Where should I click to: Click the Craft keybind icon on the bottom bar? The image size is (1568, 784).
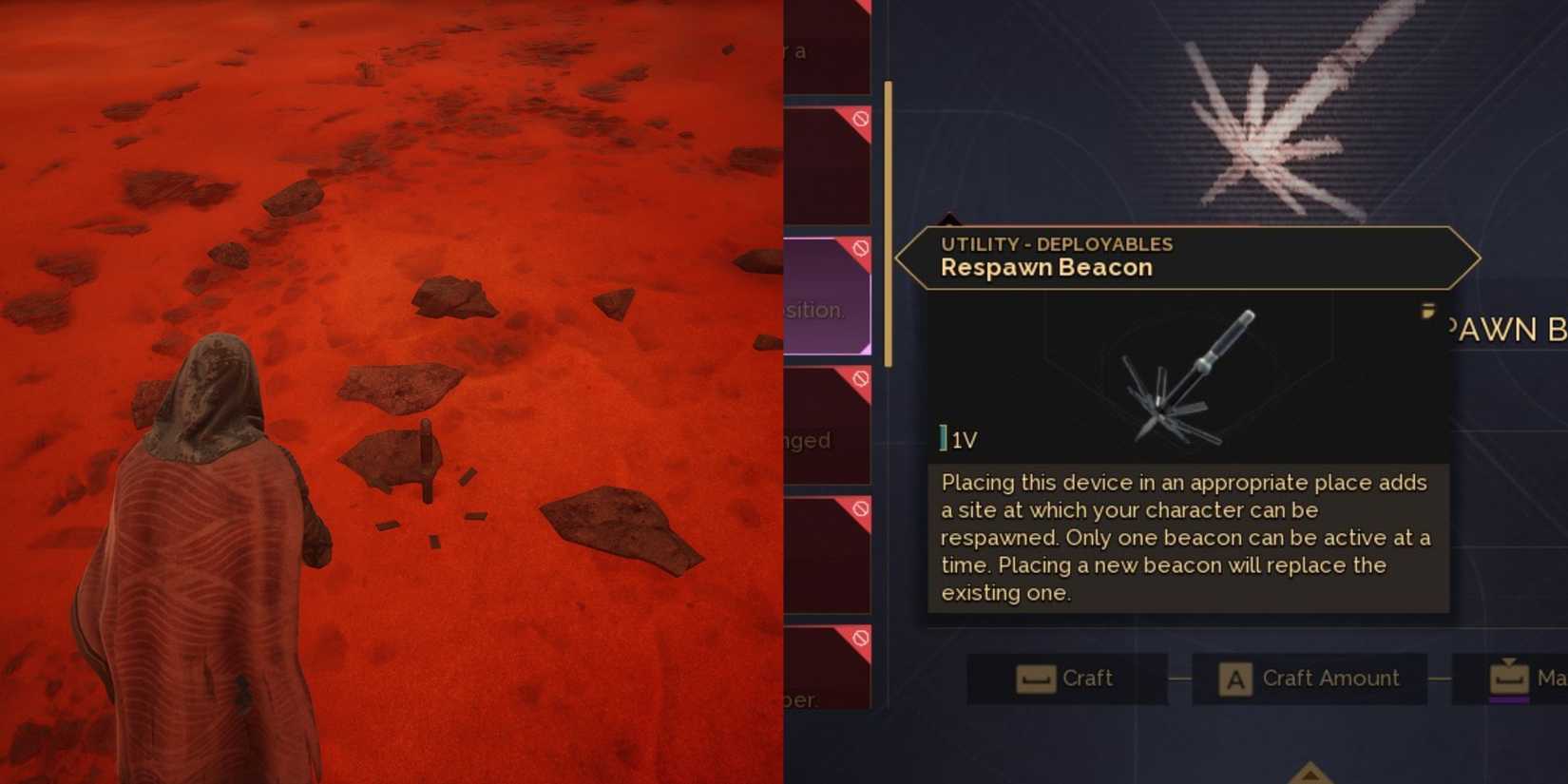click(x=1035, y=679)
